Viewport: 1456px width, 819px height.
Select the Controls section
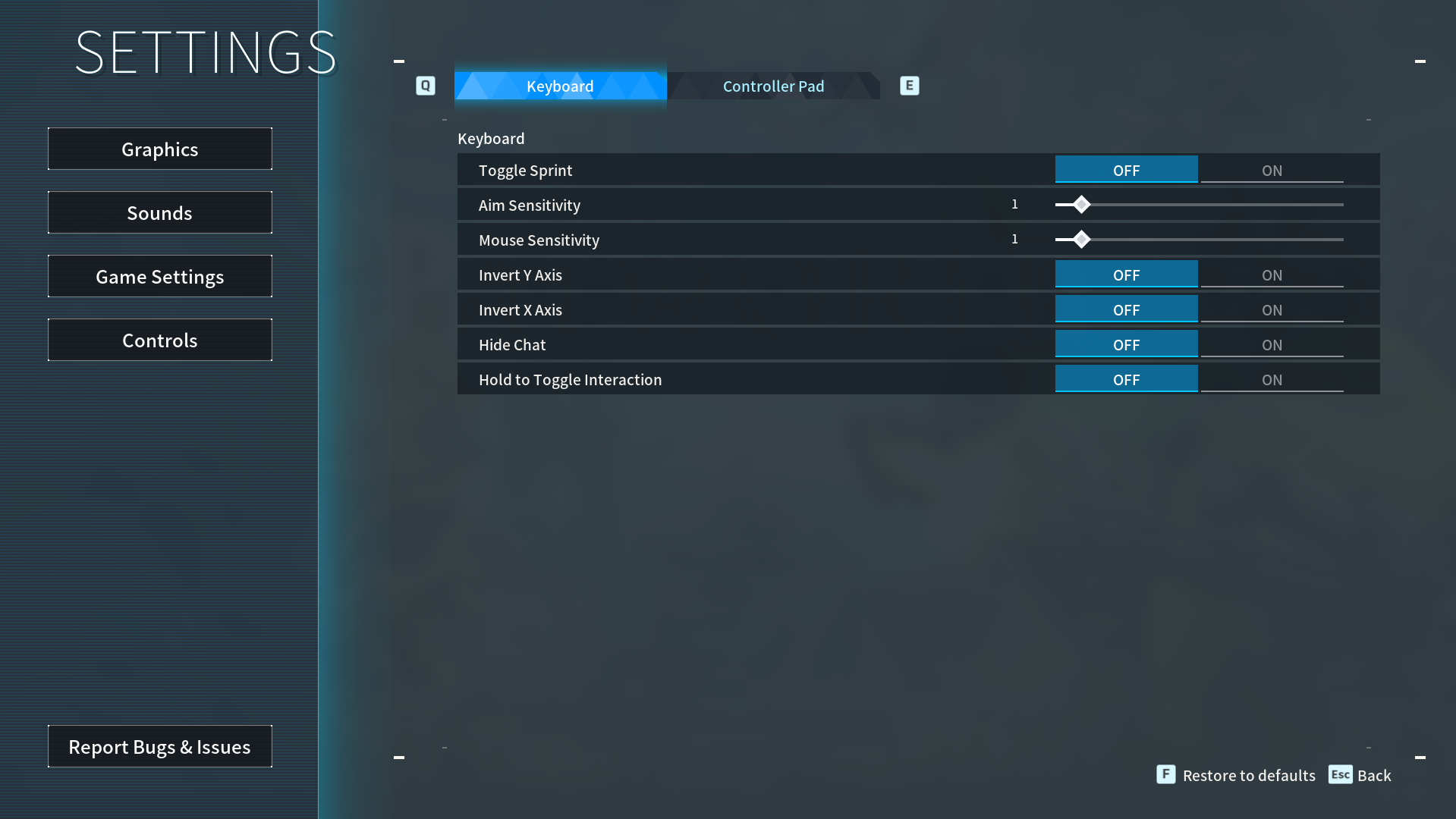(x=159, y=340)
